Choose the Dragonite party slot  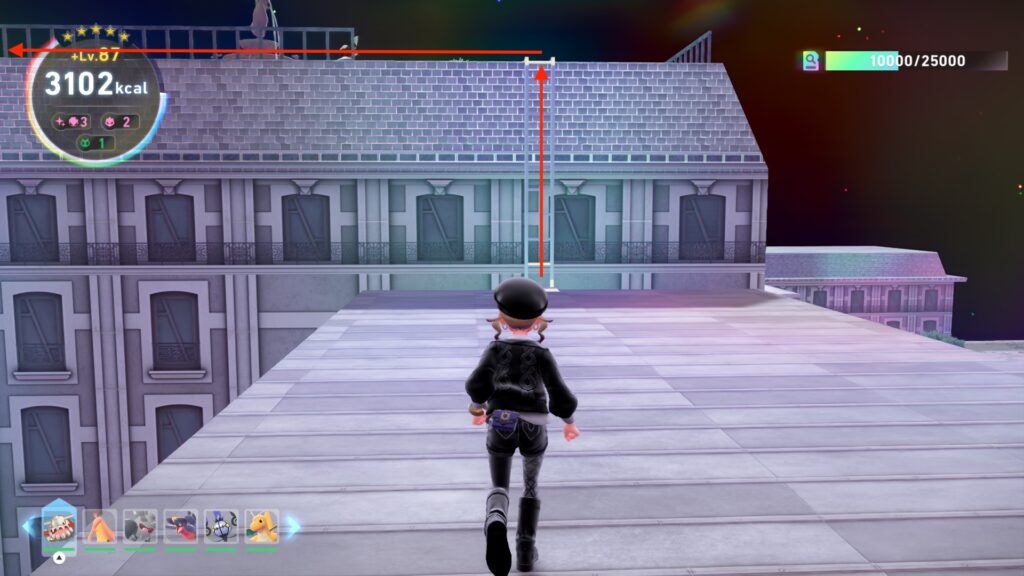[262, 527]
